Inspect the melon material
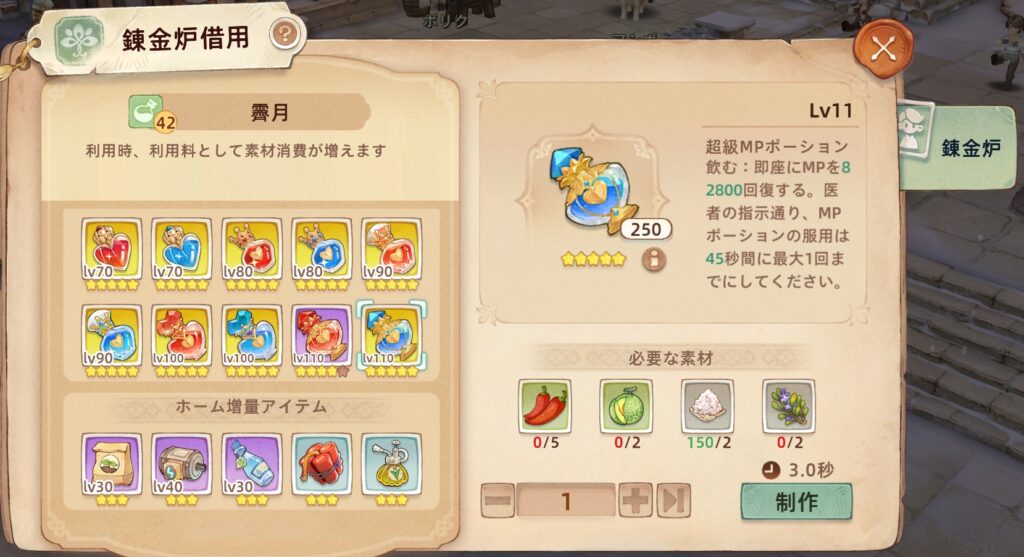Viewport: 1024px width, 557px height. [625, 405]
